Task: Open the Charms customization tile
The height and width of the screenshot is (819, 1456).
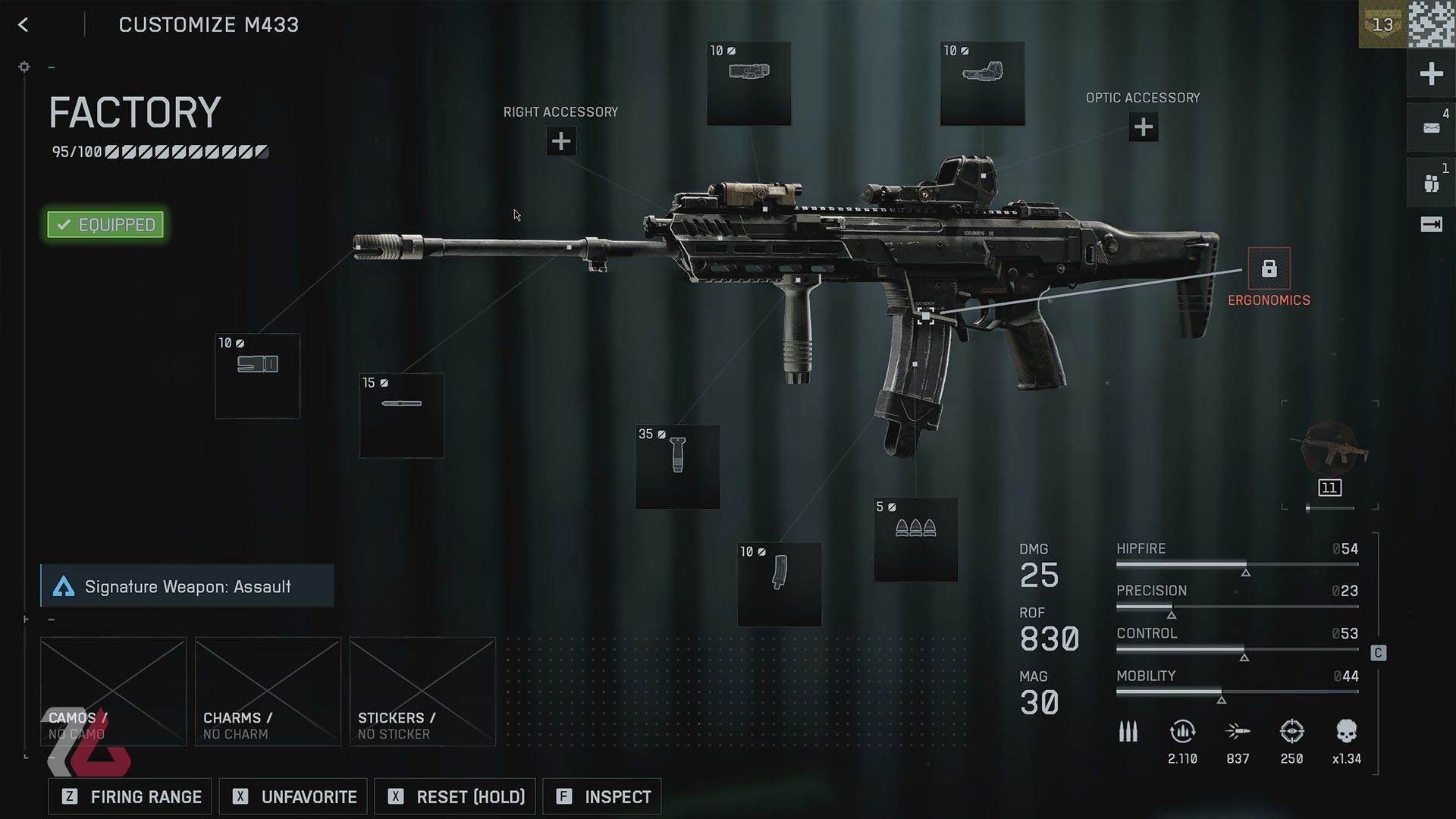Action: (x=268, y=691)
